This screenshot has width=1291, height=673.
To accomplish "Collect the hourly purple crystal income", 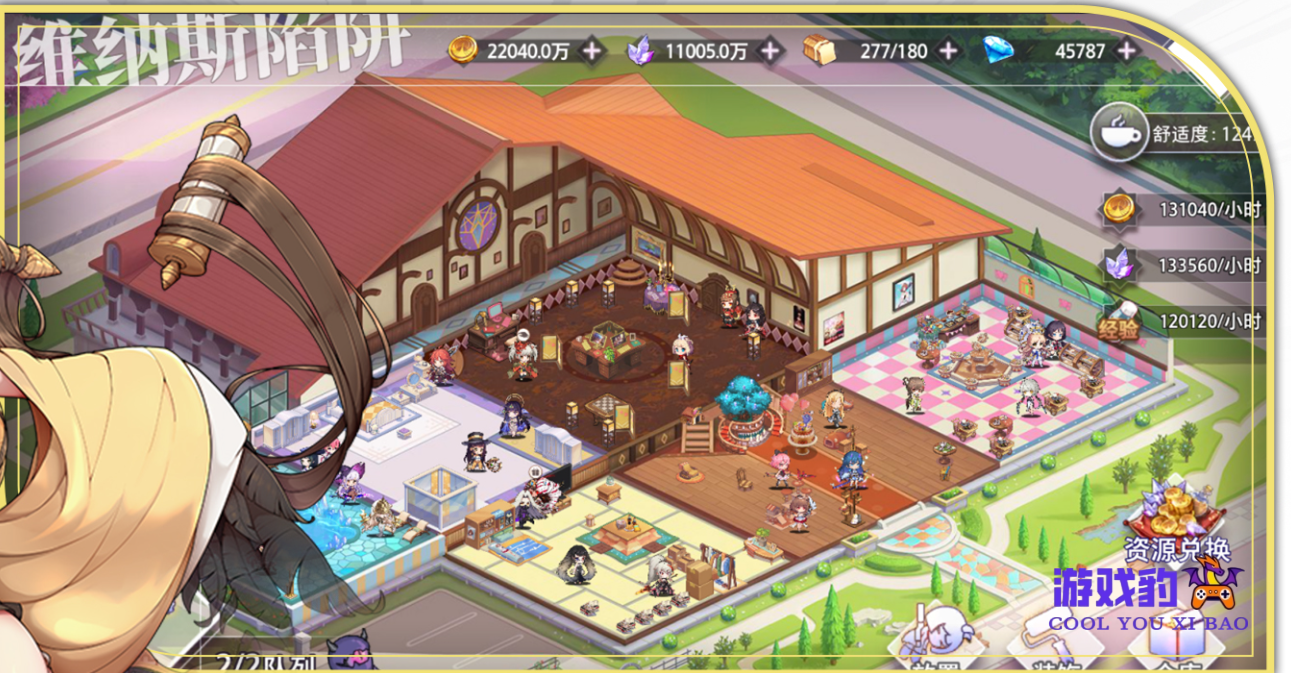I will [1120, 265].
